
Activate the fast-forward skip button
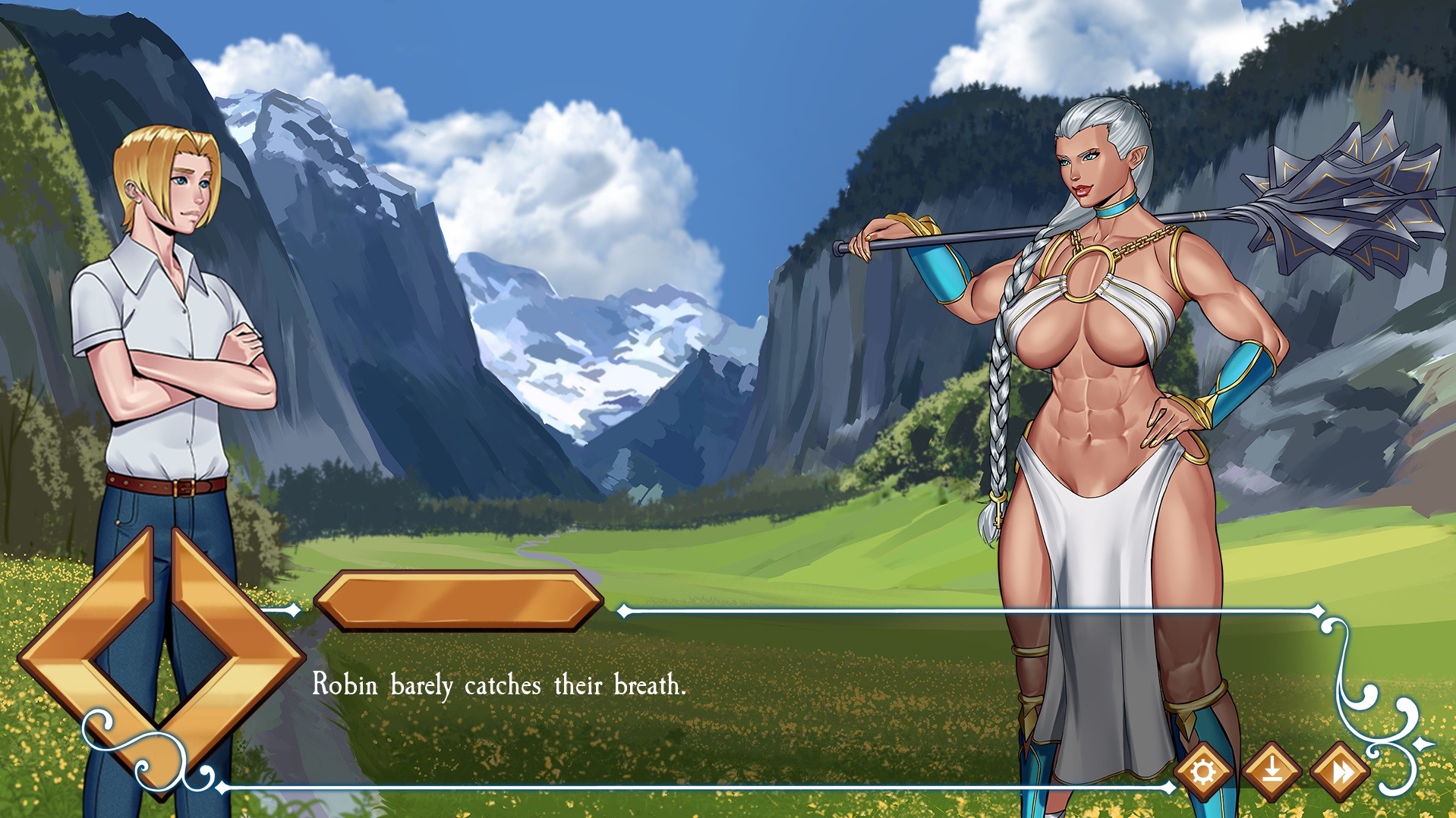tap(1341, 772)
